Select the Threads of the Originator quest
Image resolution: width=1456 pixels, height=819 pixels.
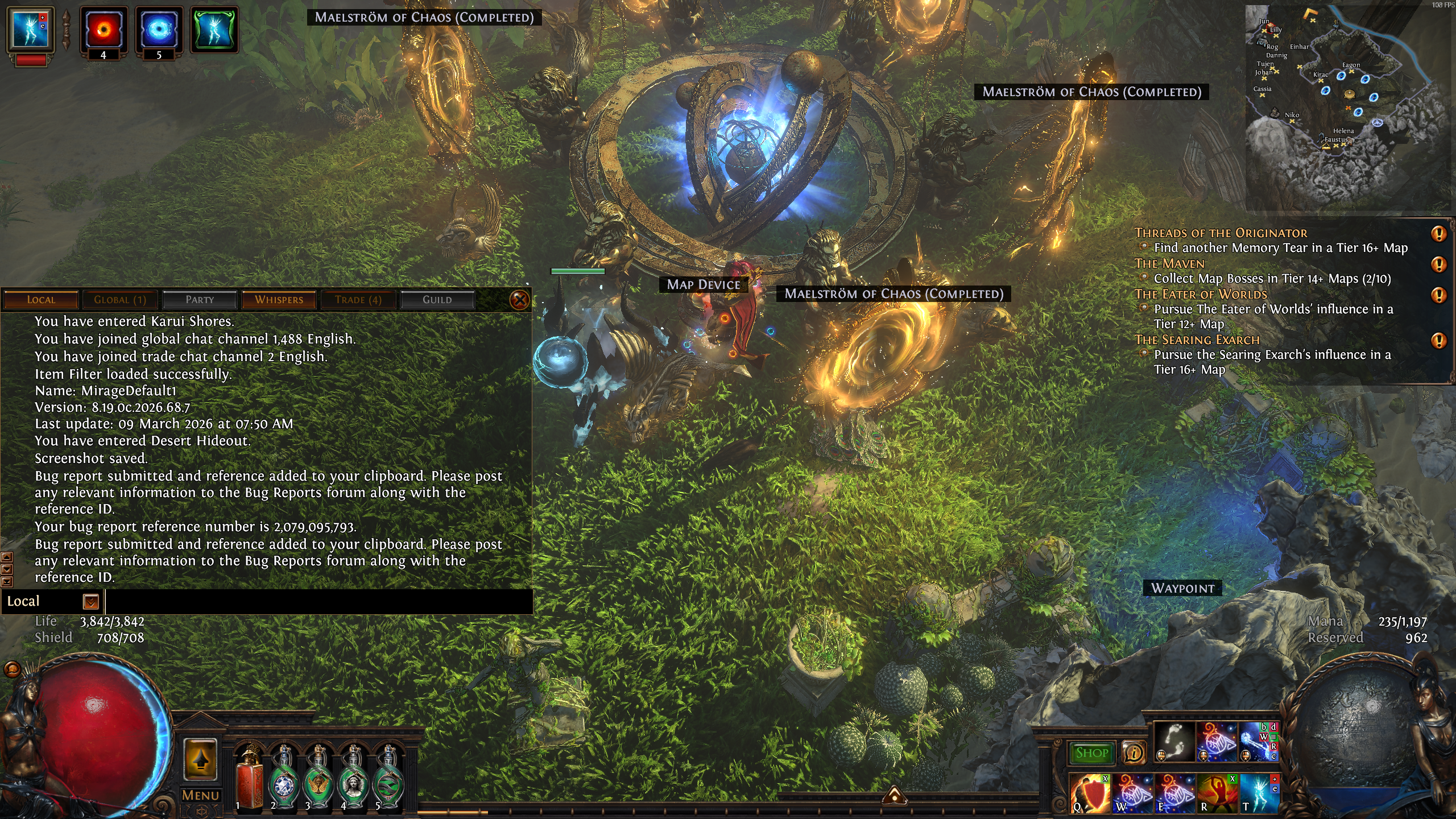click(x=1221, y=233)
